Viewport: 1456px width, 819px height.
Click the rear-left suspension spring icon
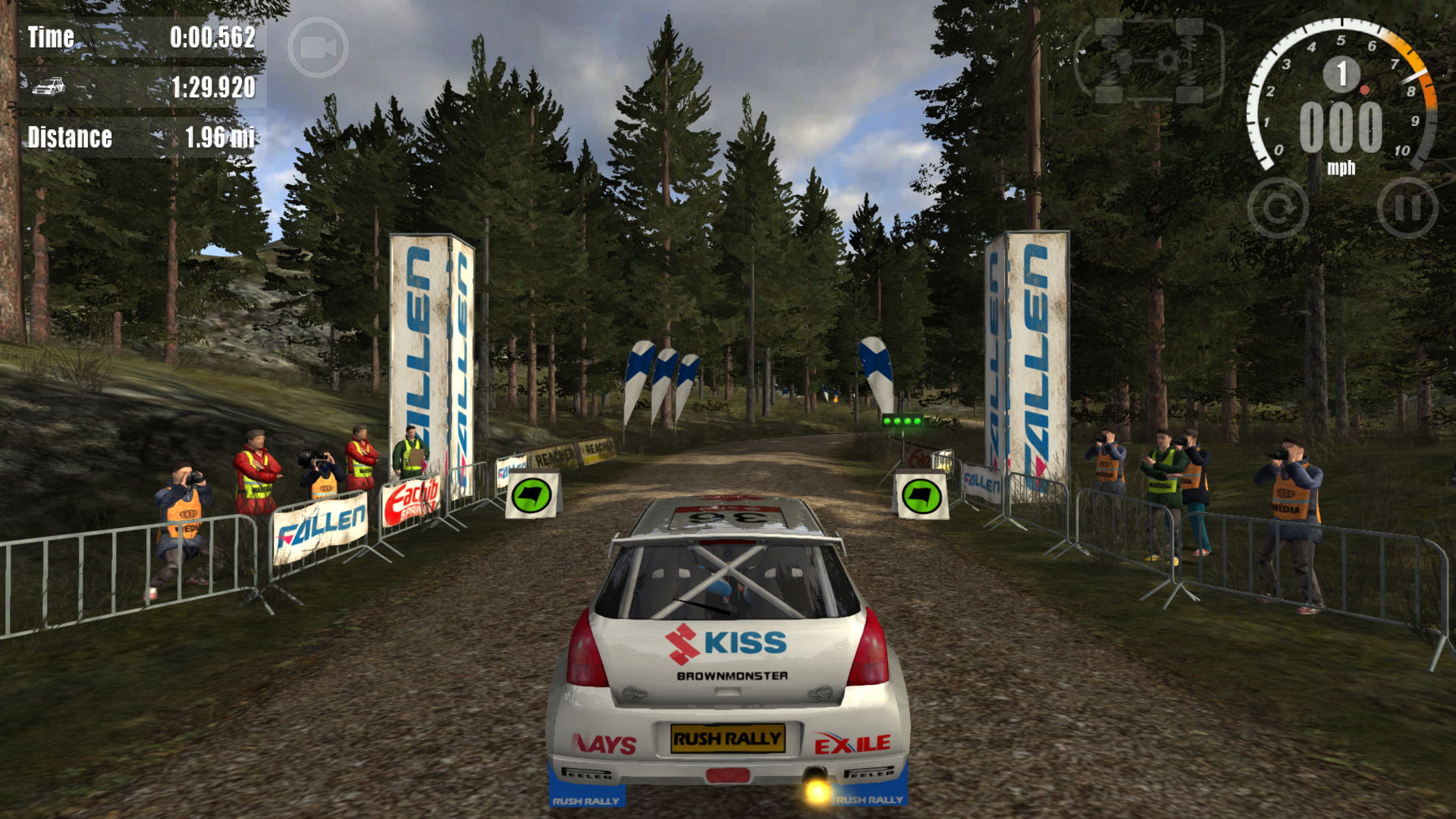(1110, 77)
